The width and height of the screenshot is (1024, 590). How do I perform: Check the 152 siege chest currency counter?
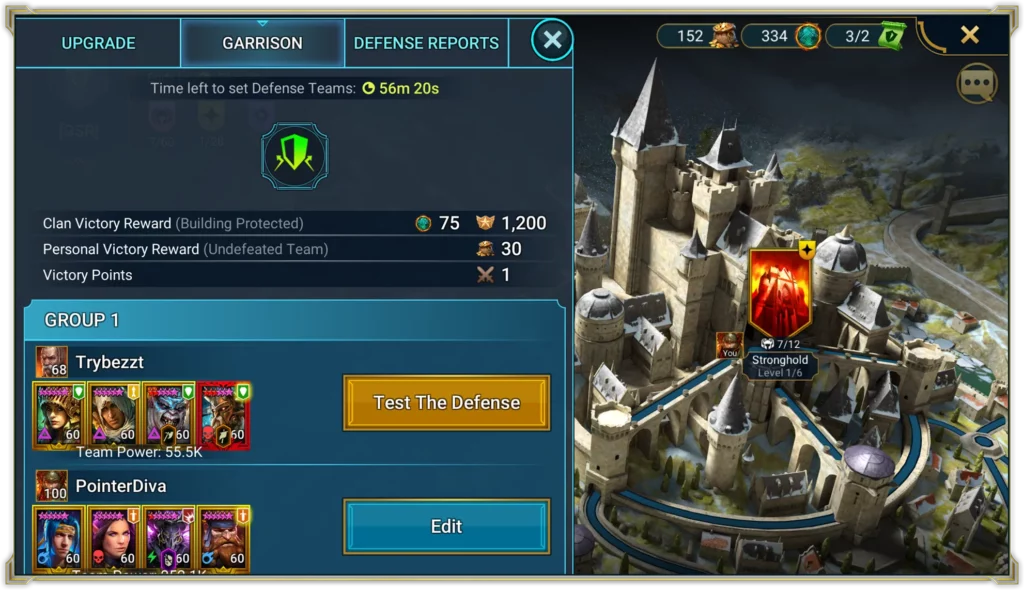[697, 36]
